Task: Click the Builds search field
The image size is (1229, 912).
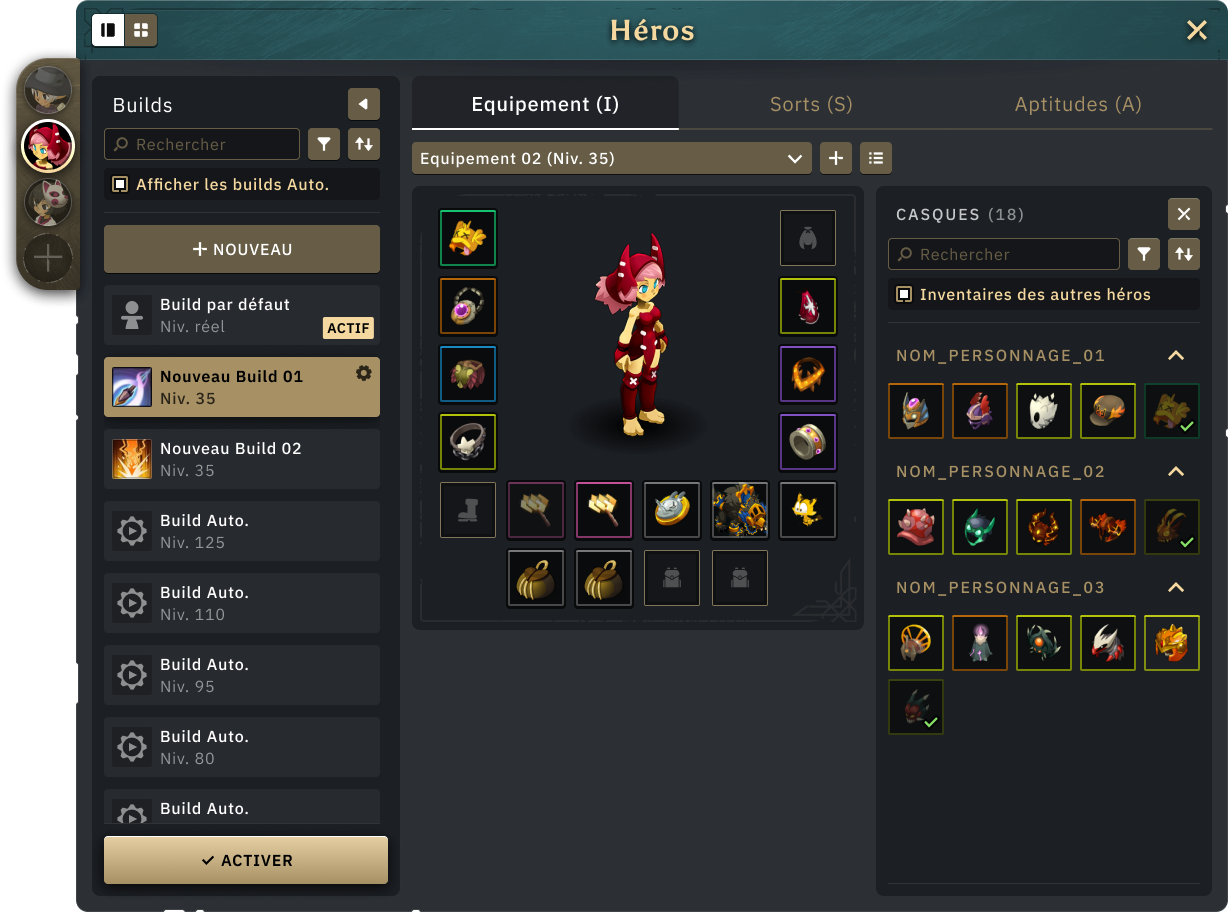Action: [203, 144]
